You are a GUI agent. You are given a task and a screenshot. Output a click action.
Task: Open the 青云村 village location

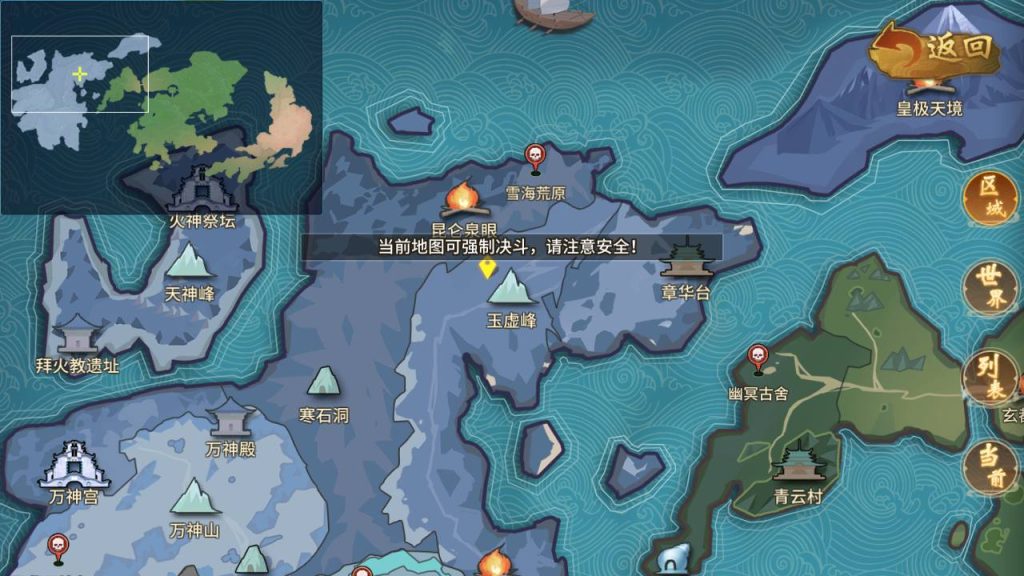[797, 465]
